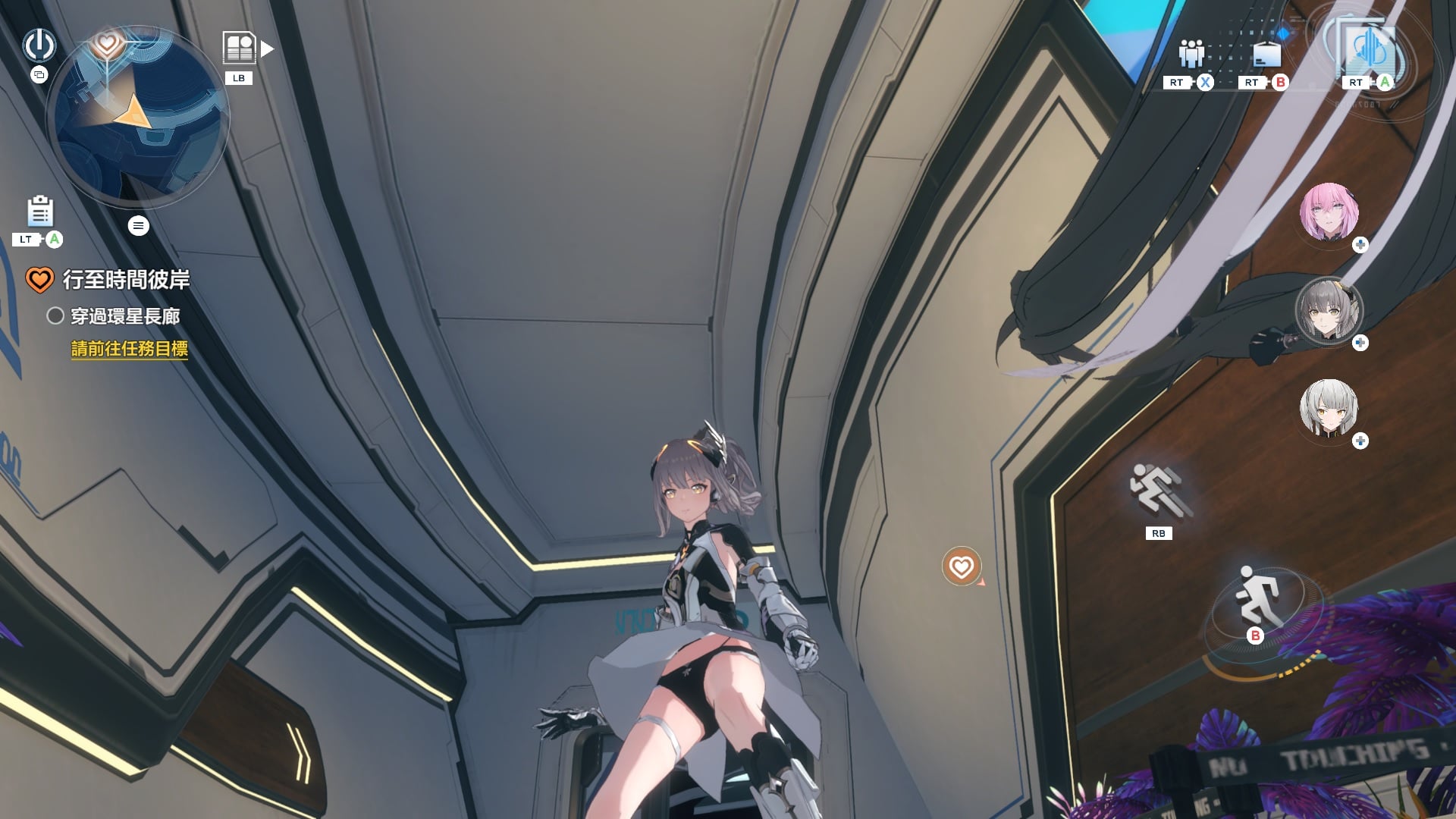Click the round list button below minimap
Screen dimensions: 1456x819
coord(138,225)
